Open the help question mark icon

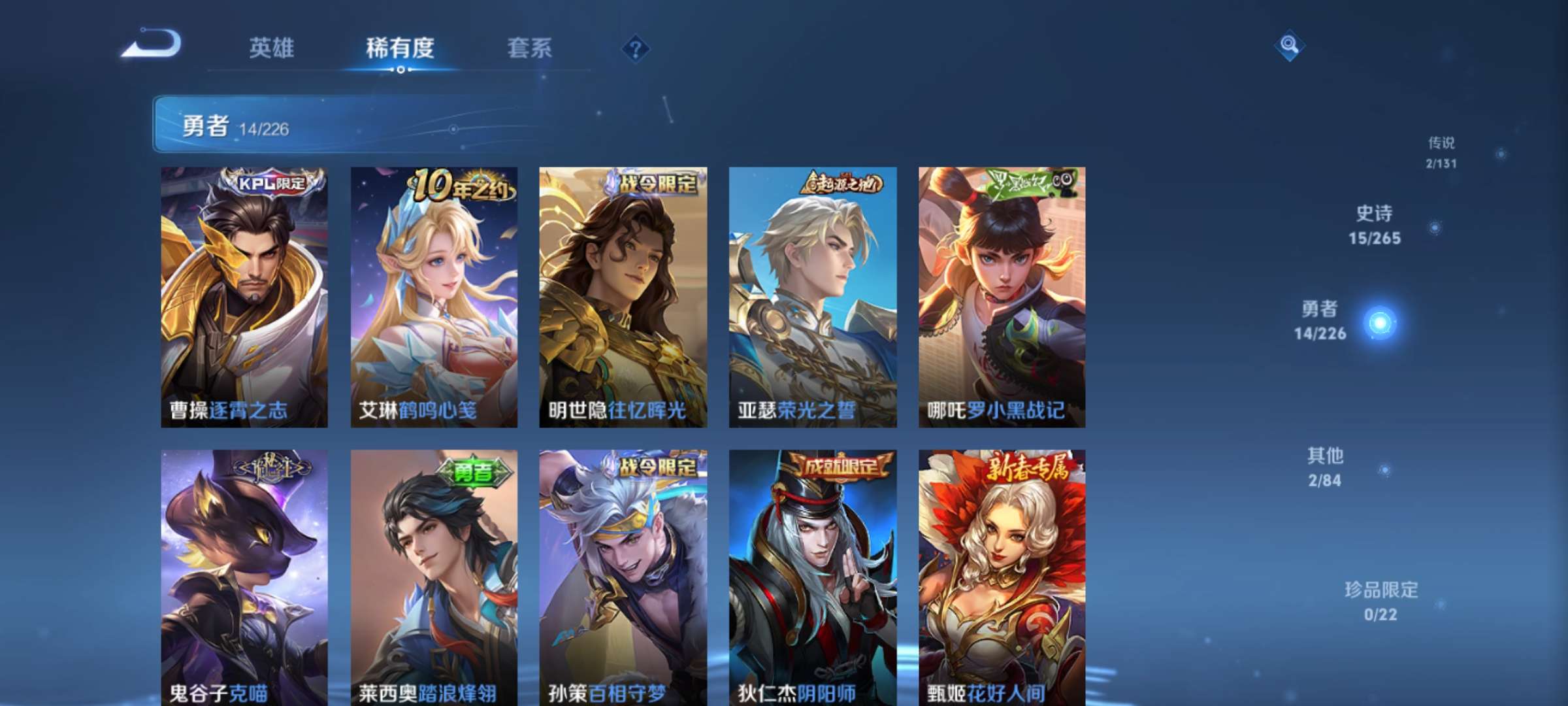pos(637,48)
